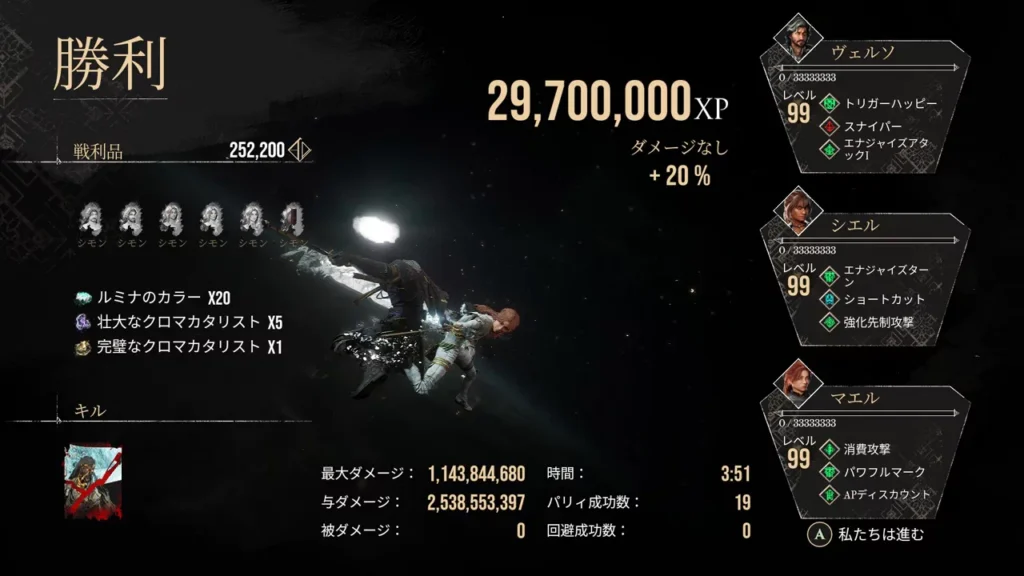Choose the パワフルマーク skill icon
Screen dimensions: 1024x576
(828, 471)
